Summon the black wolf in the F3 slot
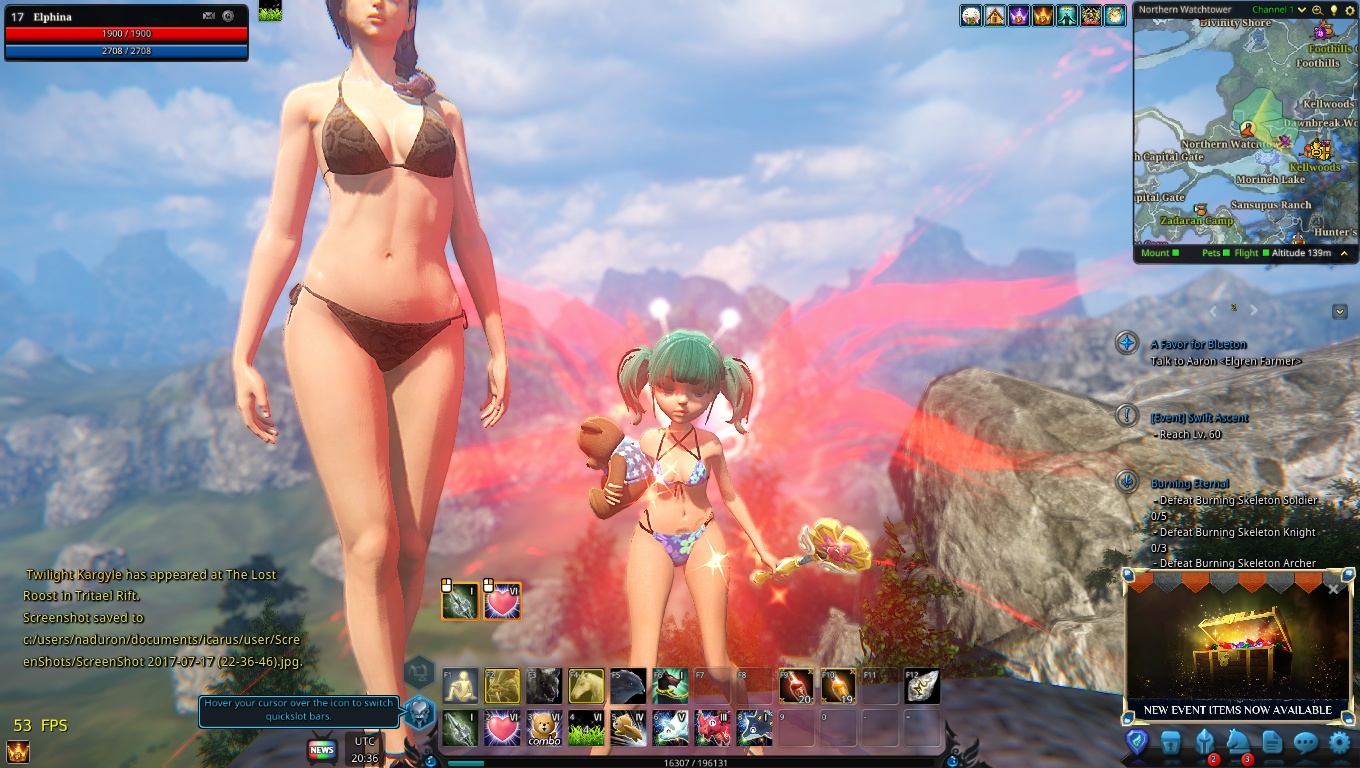The width and height of the screenshot is (1360, 768). tap(544, 686)
